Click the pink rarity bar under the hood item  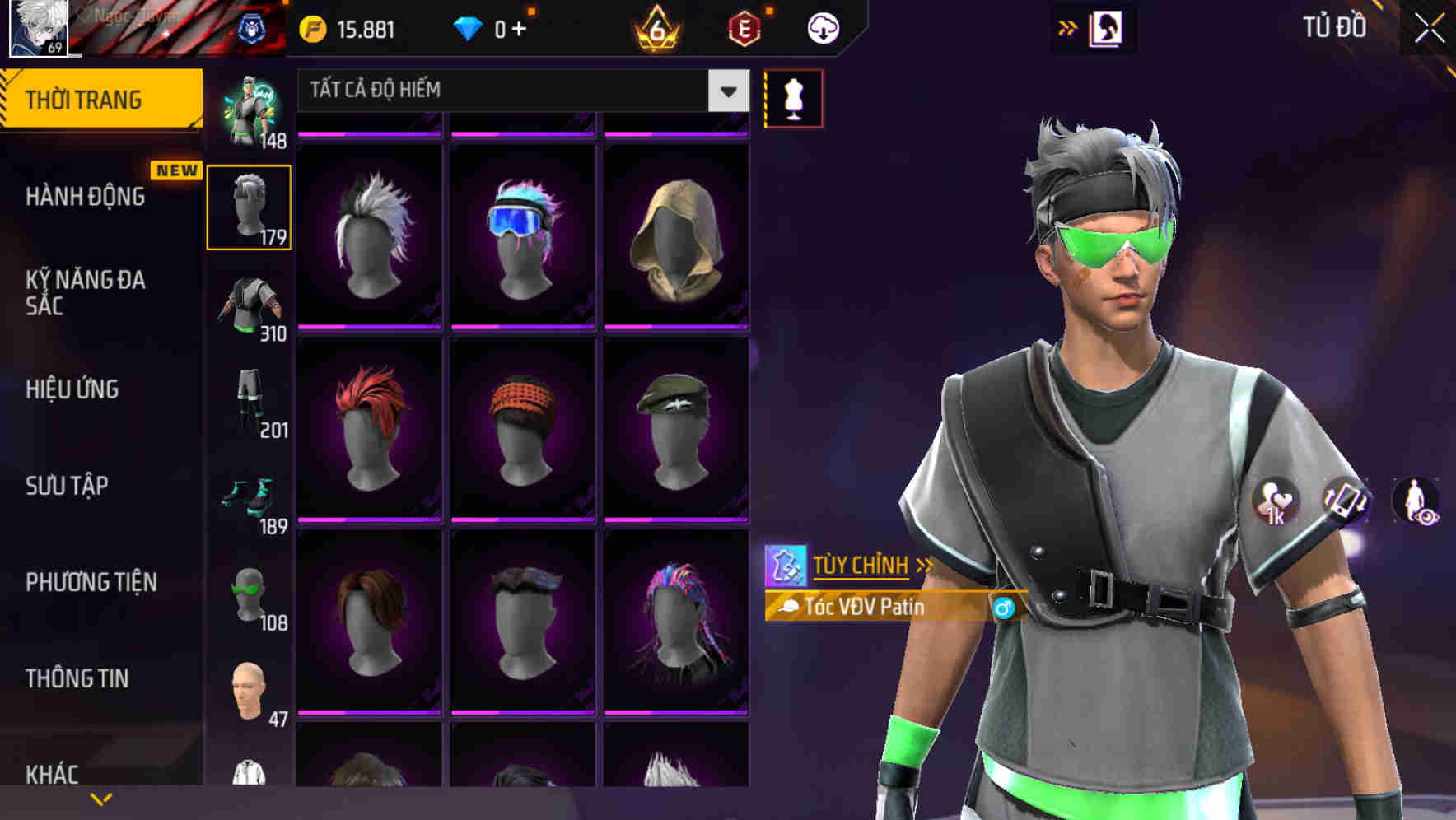(677, 327)
